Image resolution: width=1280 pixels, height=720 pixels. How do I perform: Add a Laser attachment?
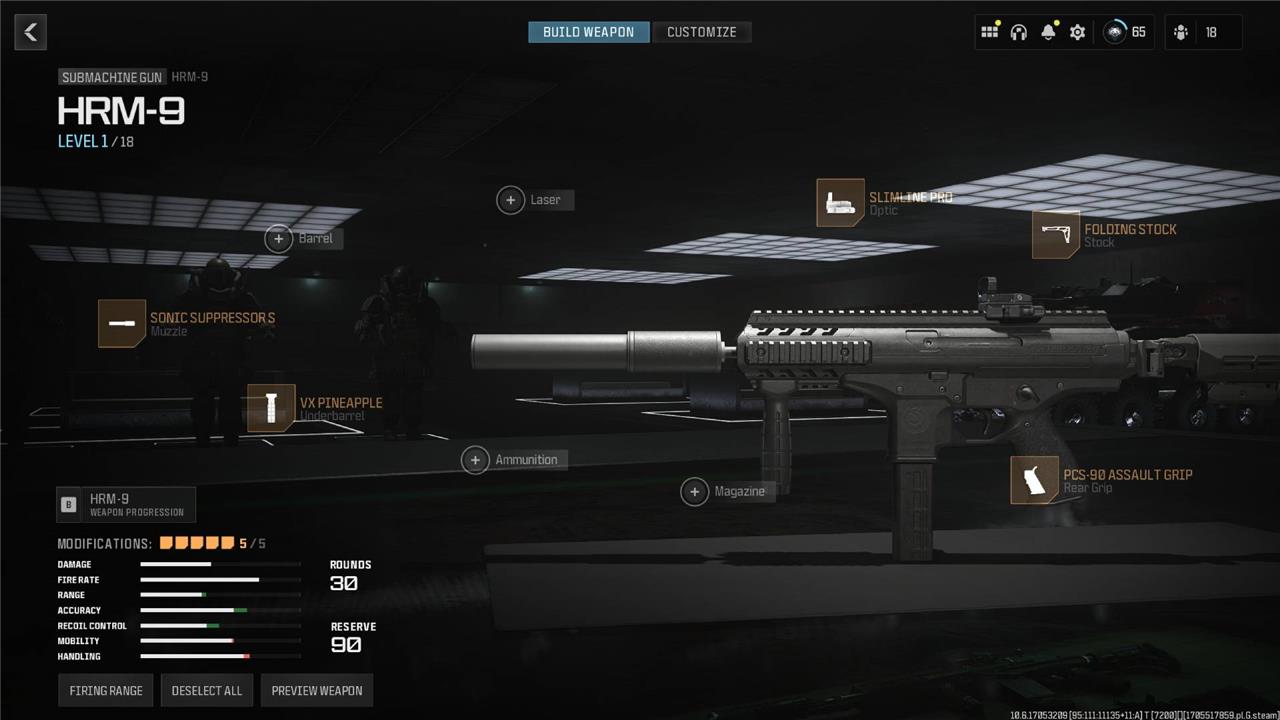click(x=511, y=200)
